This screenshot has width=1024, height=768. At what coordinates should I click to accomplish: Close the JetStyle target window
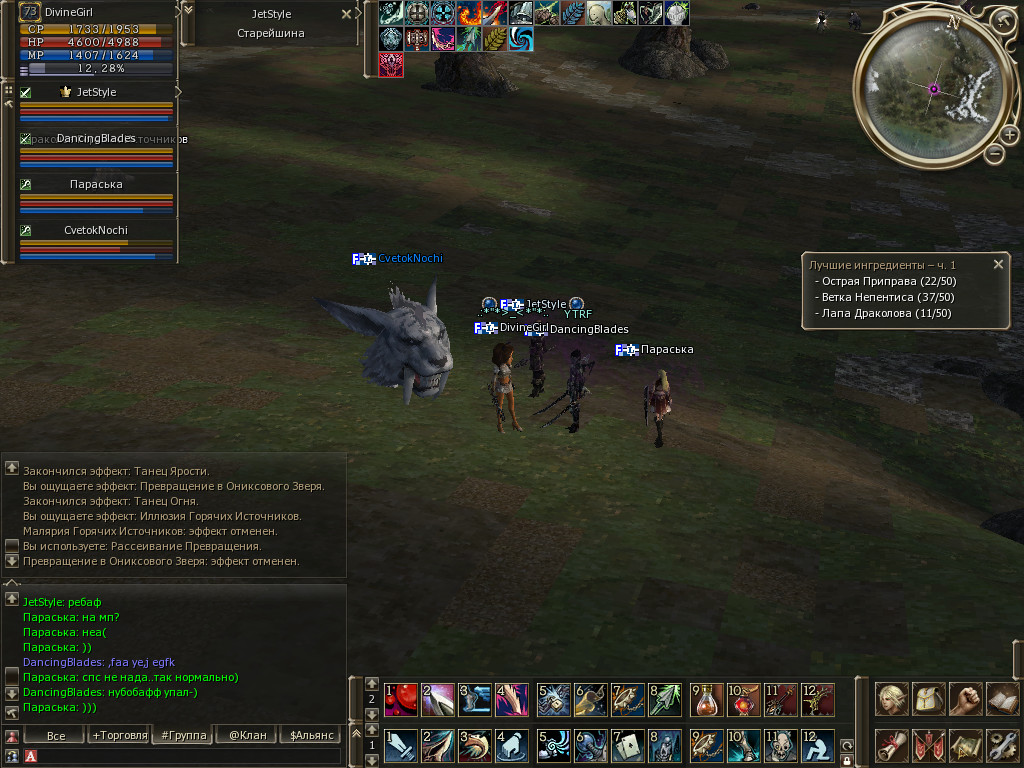(346, 14)
